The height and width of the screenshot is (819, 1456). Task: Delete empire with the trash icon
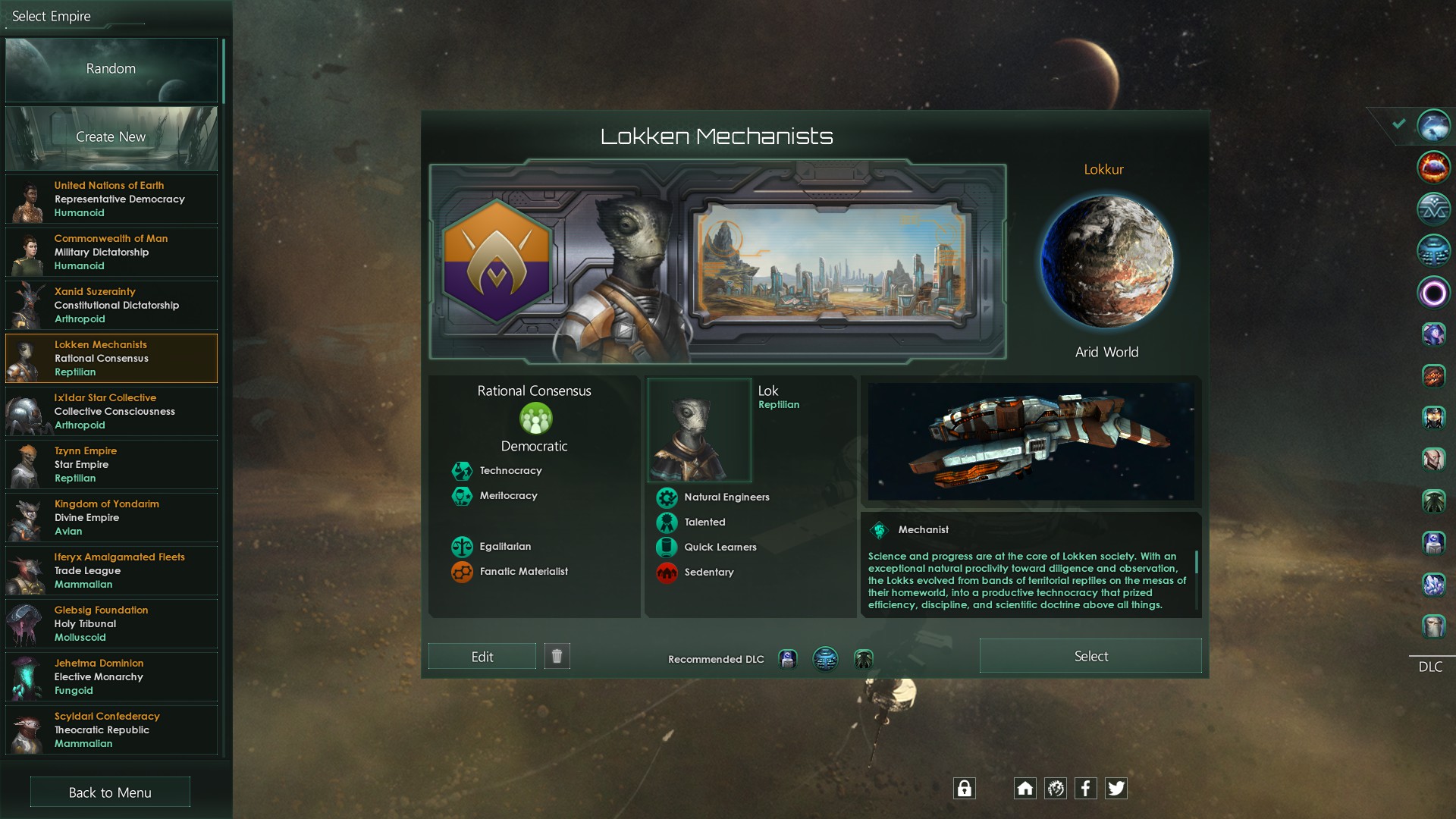click(557, 656)
